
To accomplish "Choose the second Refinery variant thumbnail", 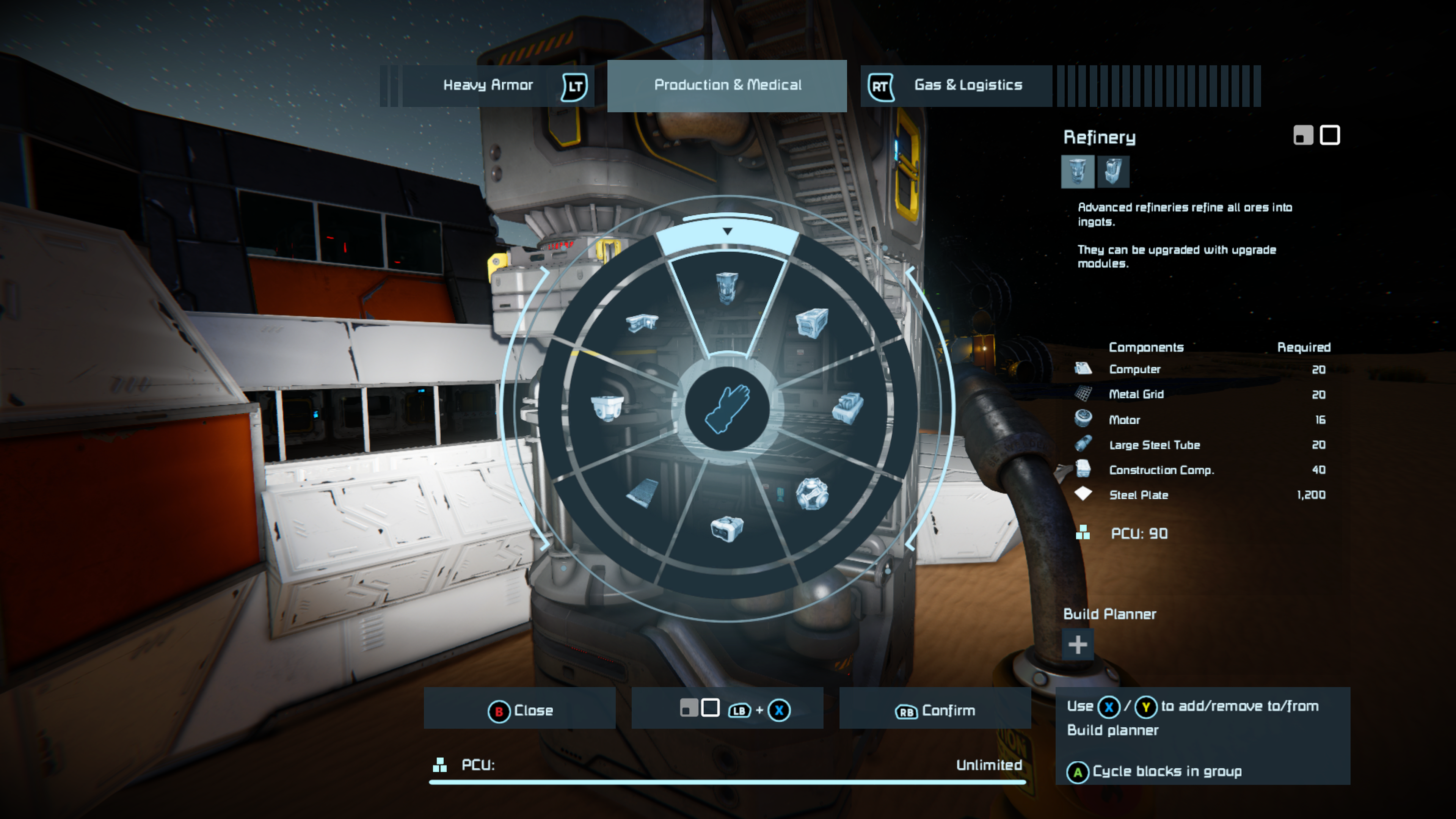I will tap(1113, 171).
